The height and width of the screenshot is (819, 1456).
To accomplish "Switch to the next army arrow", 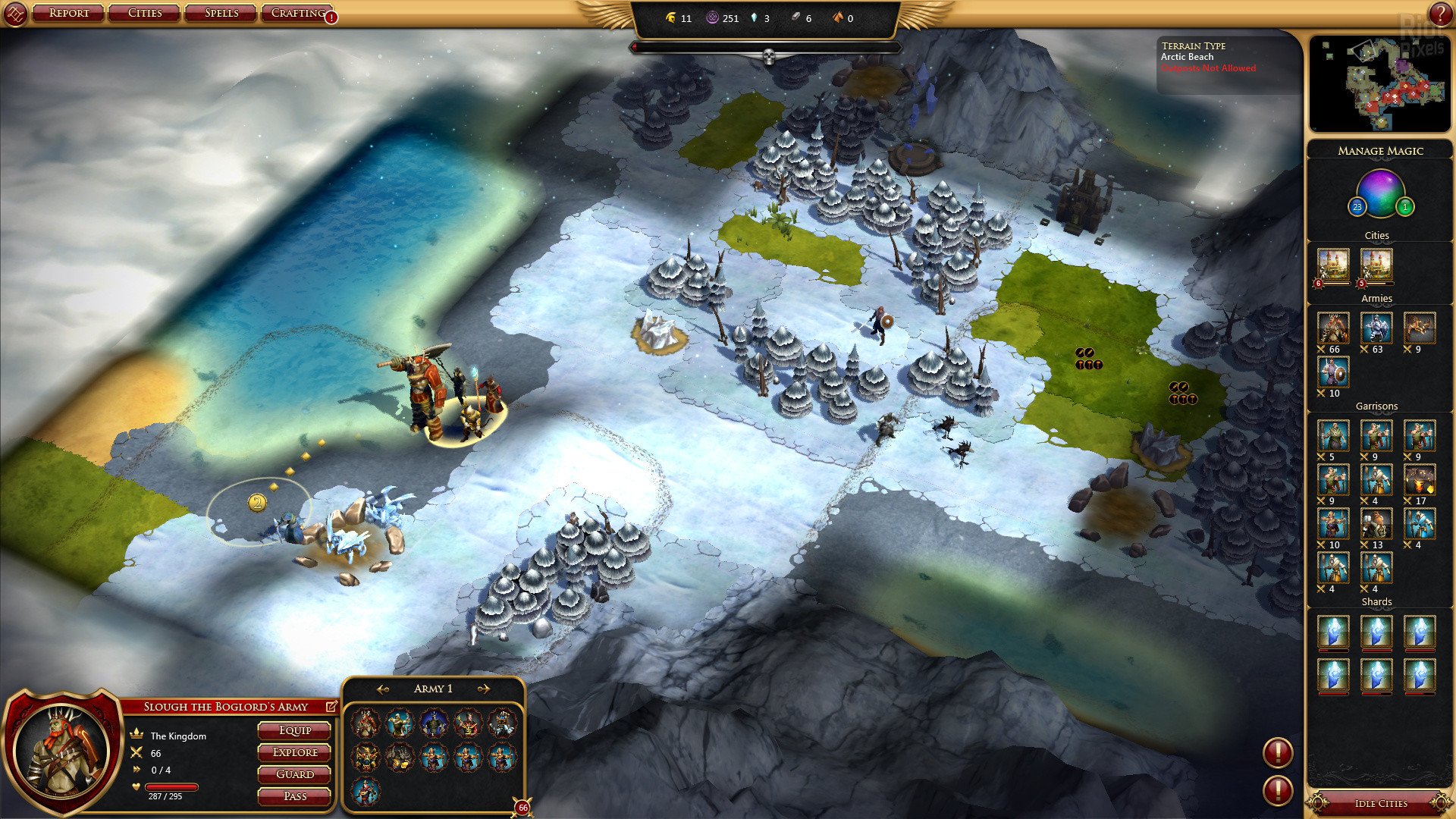I will (x=483, y=689).
